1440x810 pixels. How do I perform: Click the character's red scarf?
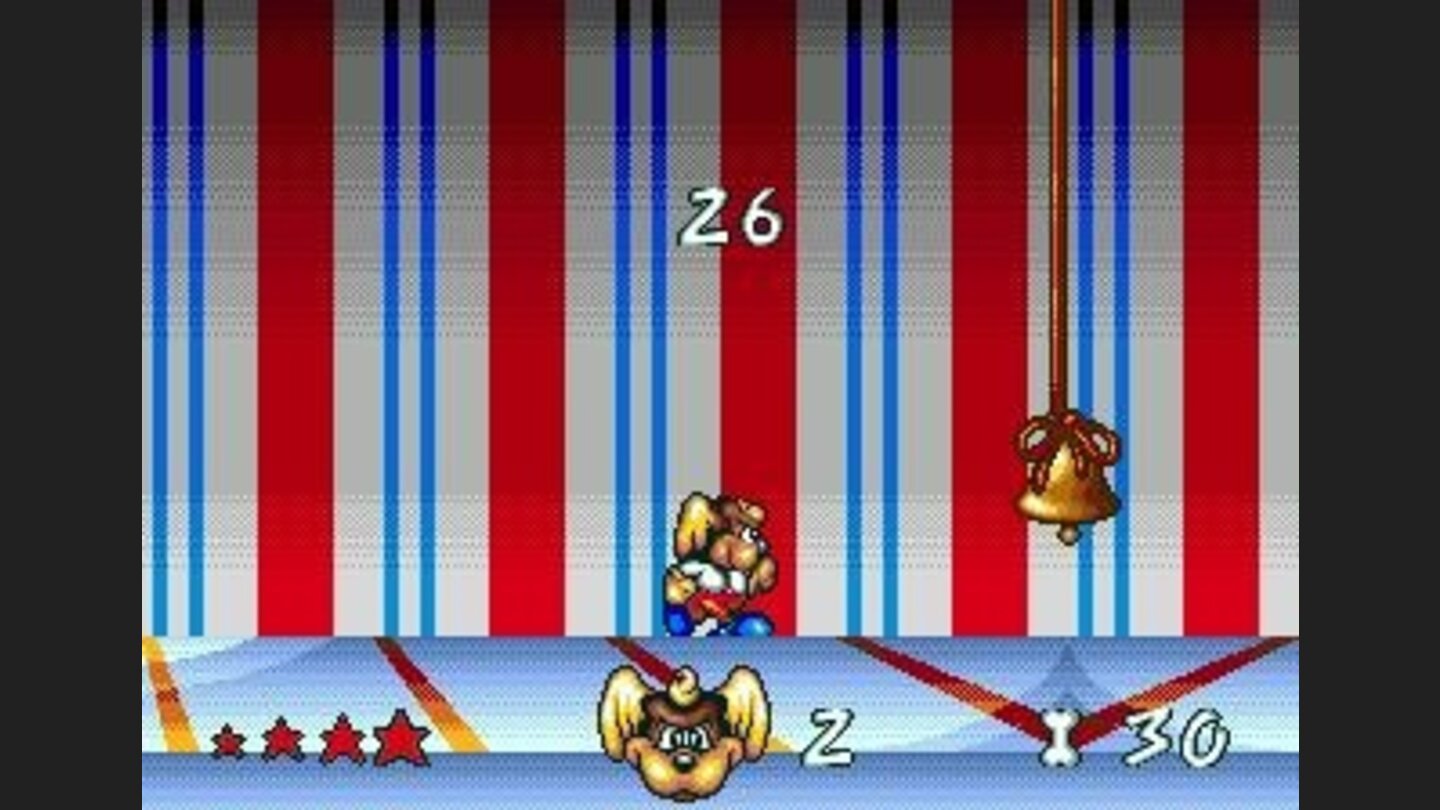(714, 600)
